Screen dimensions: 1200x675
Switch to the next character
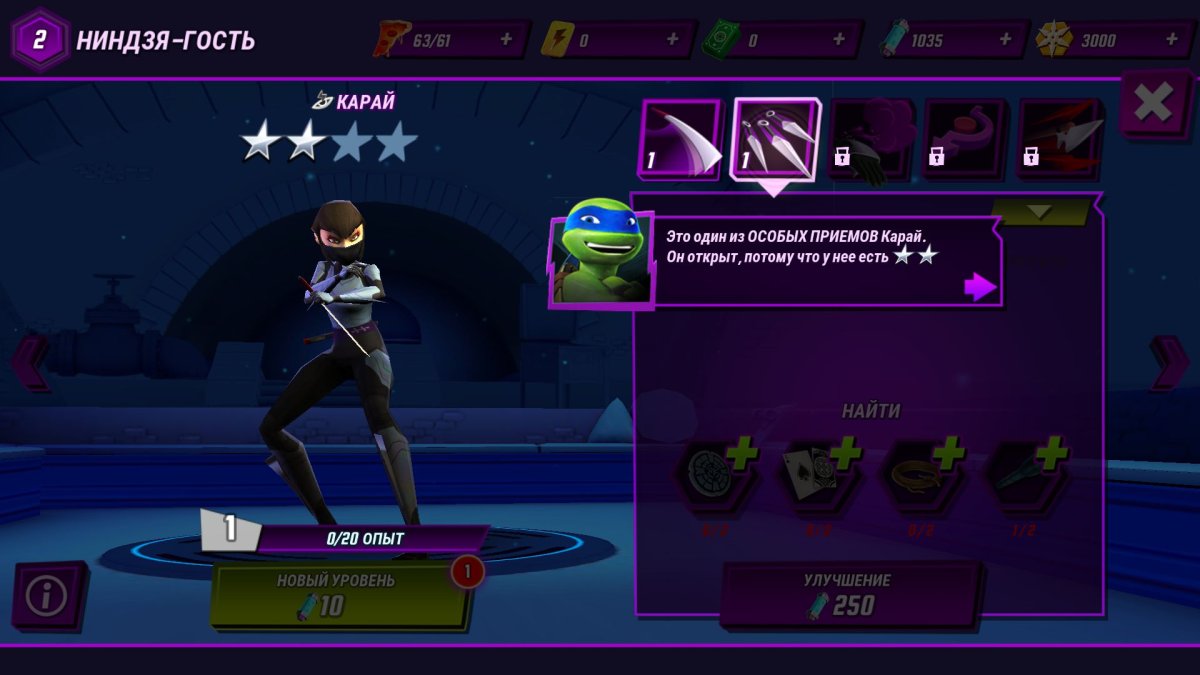tap(1170, 362)
